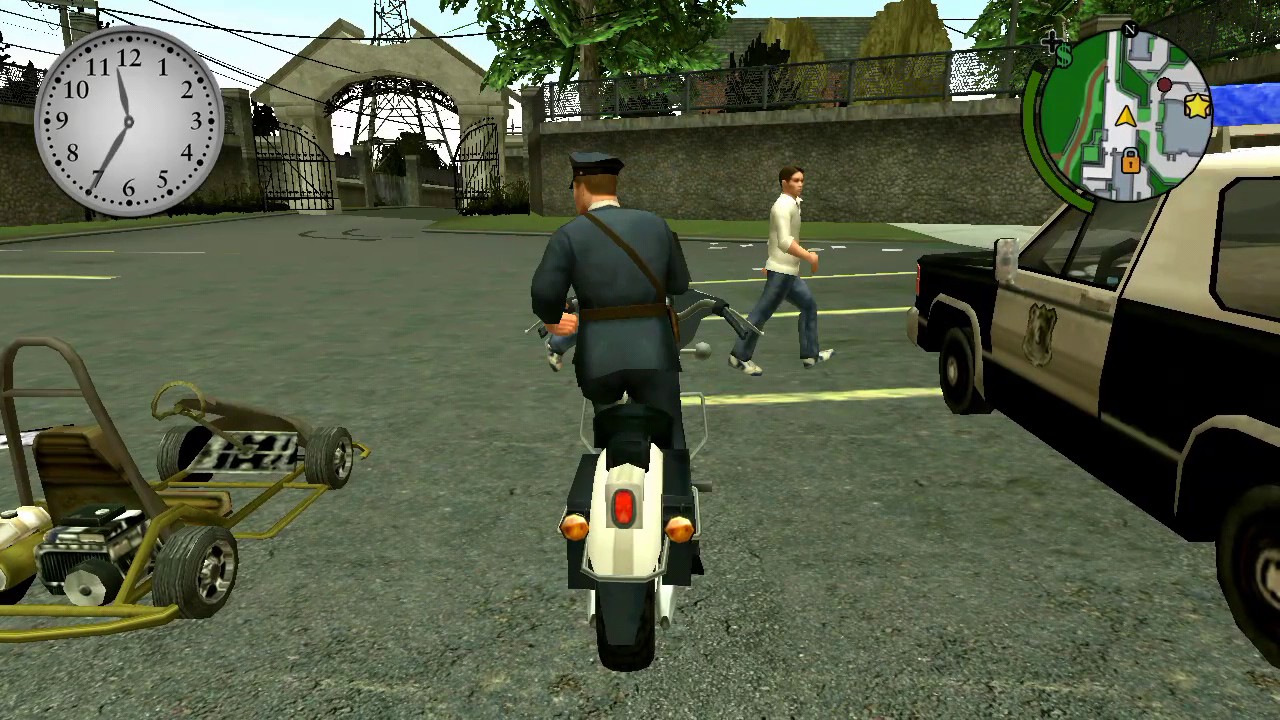
Task: Click the N compass icon atop the radar
Action: (1129, 29)
